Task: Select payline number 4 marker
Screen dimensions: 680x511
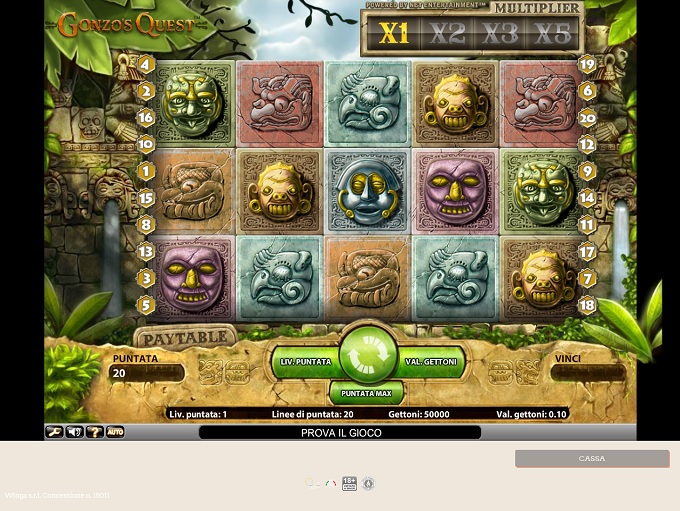Action: (146, 65)
